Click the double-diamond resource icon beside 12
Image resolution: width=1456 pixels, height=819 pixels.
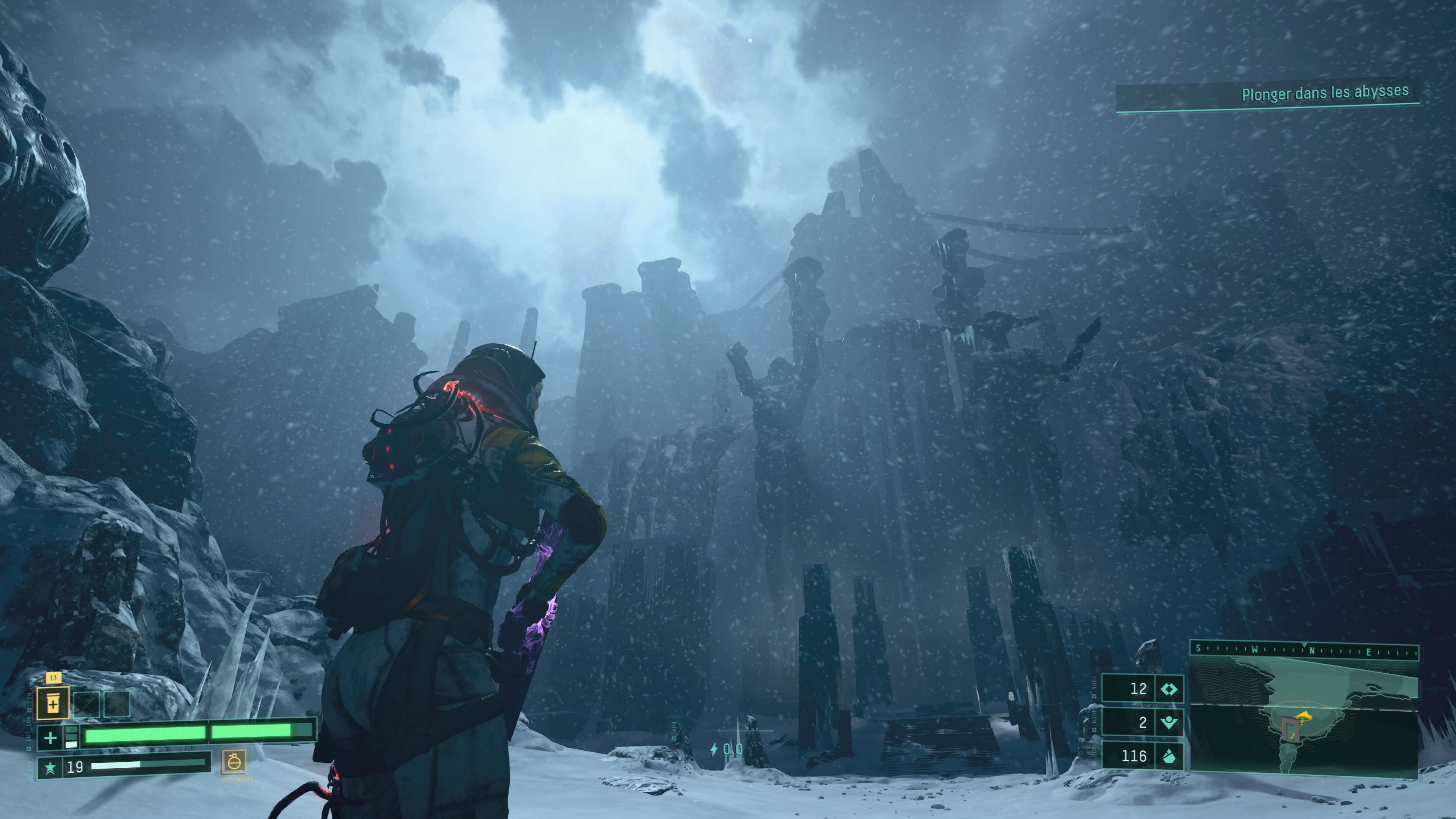click(x=1169, y=689)
